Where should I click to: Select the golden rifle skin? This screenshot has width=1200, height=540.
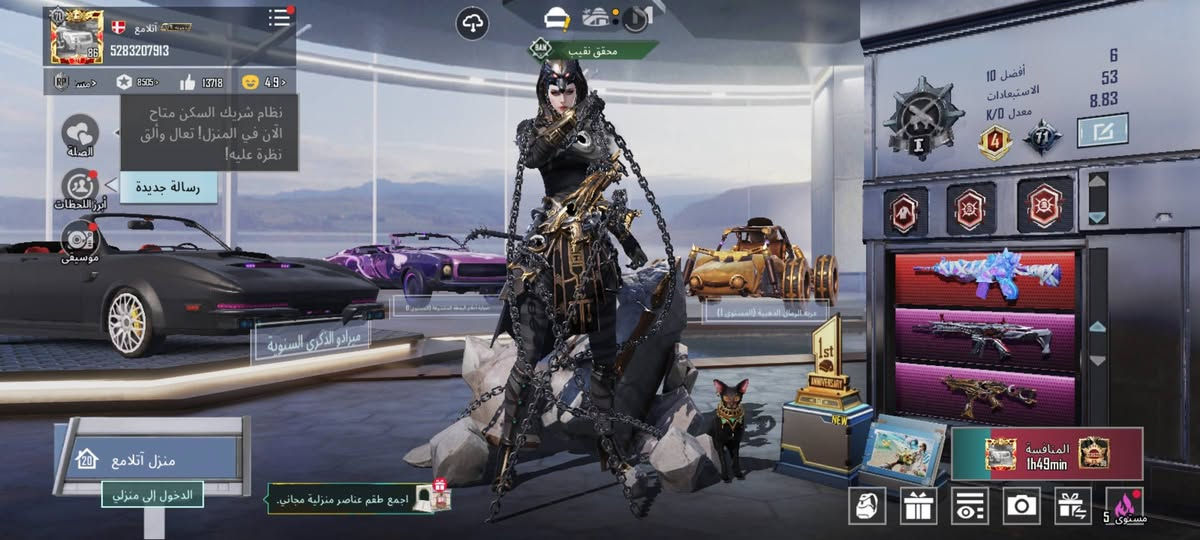[x=985, y=393]
